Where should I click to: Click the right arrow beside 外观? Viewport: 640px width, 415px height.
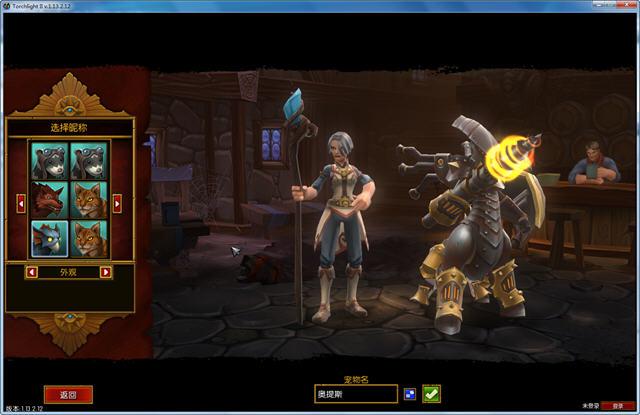pos(106,272)
